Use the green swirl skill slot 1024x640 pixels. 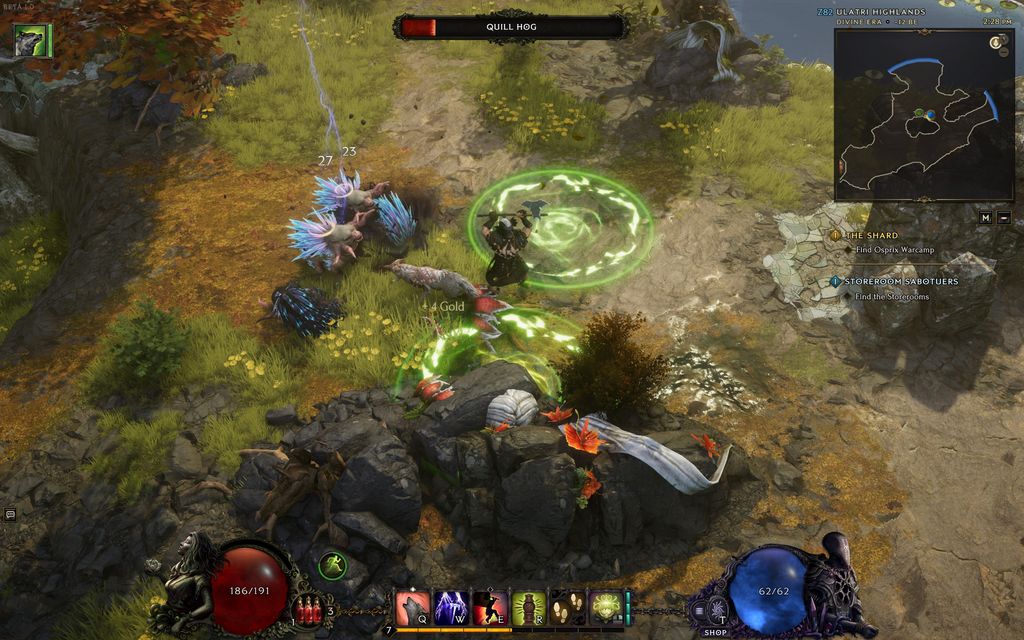pyautogui.click(x=604, y=607)
